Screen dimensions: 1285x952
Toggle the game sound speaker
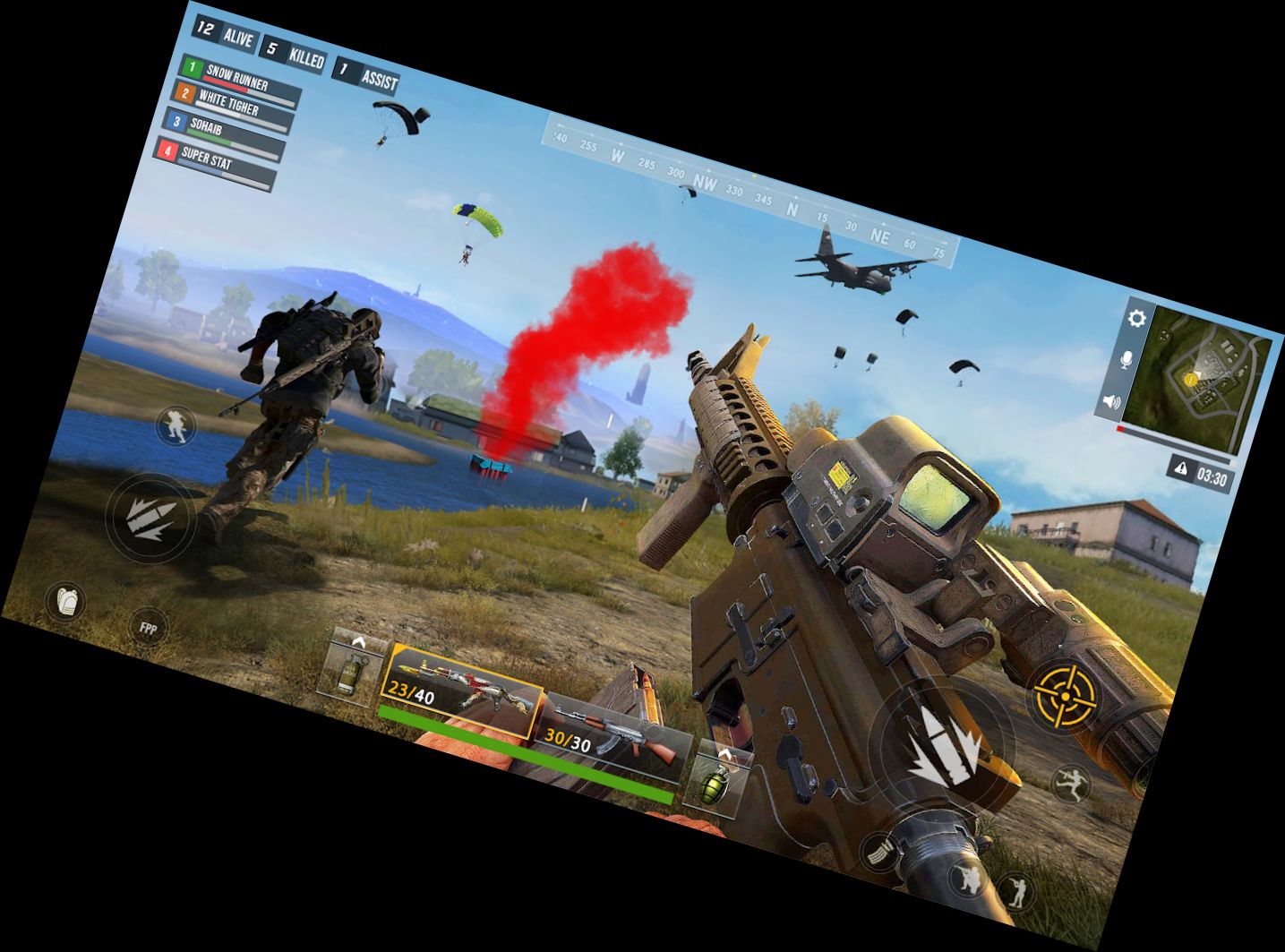(1113, 402)
